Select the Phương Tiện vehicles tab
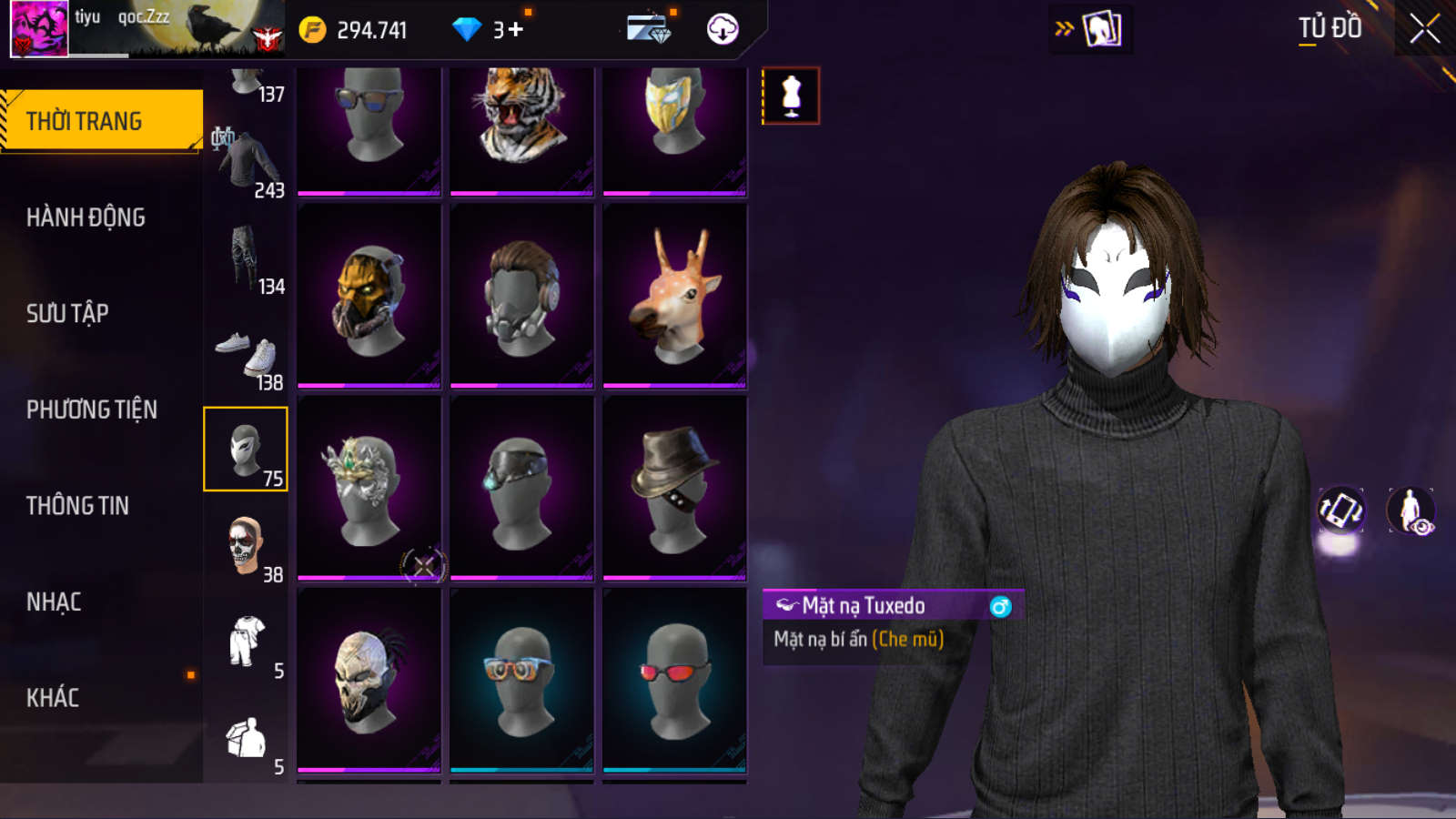 pos(91,409)
